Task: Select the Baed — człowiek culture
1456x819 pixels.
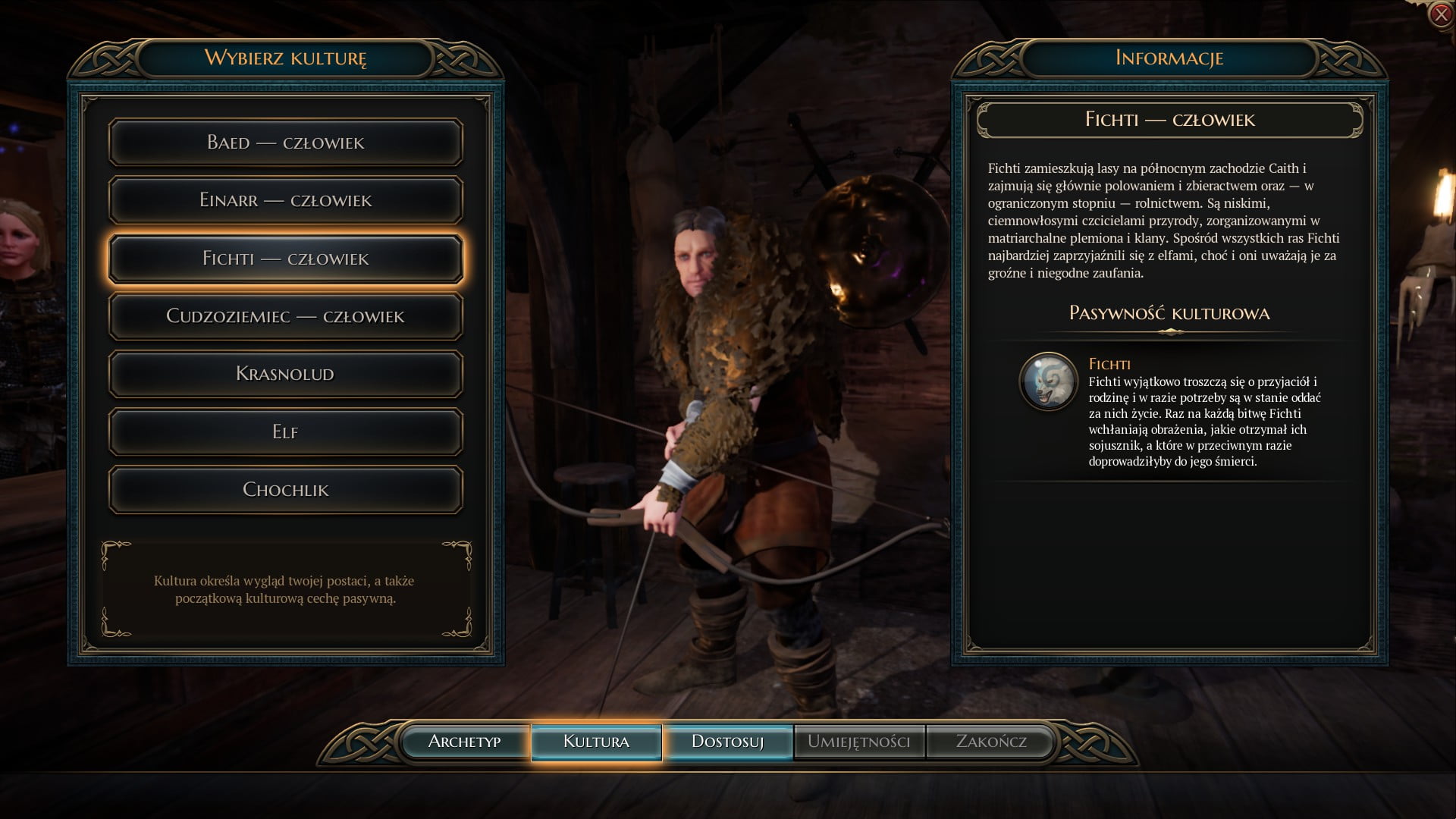Action: 285,143
